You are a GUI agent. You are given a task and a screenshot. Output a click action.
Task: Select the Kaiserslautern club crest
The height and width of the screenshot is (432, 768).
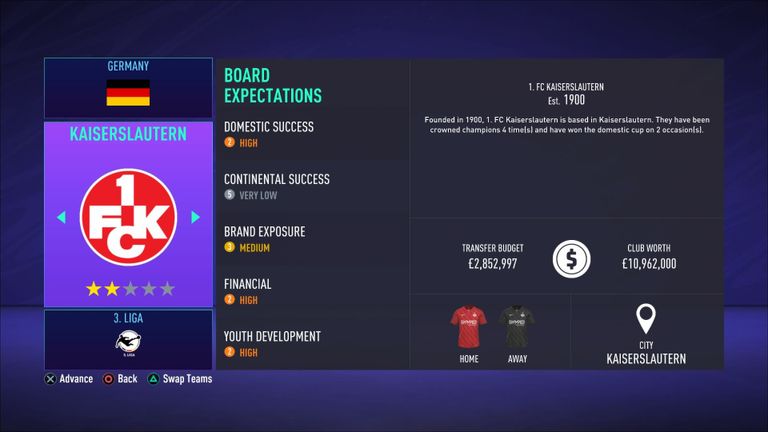(128, 217)
